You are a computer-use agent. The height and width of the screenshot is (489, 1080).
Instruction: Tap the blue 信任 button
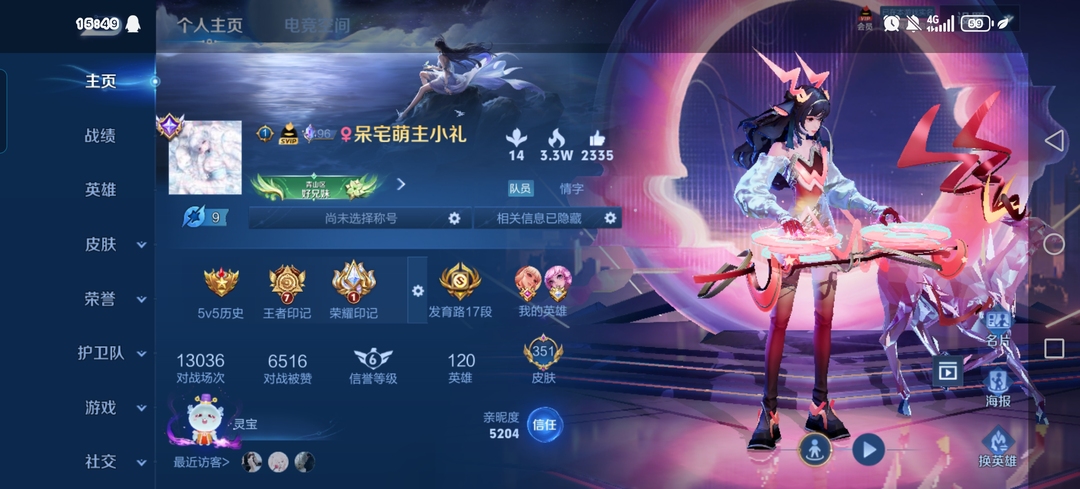tap(543, 424)
